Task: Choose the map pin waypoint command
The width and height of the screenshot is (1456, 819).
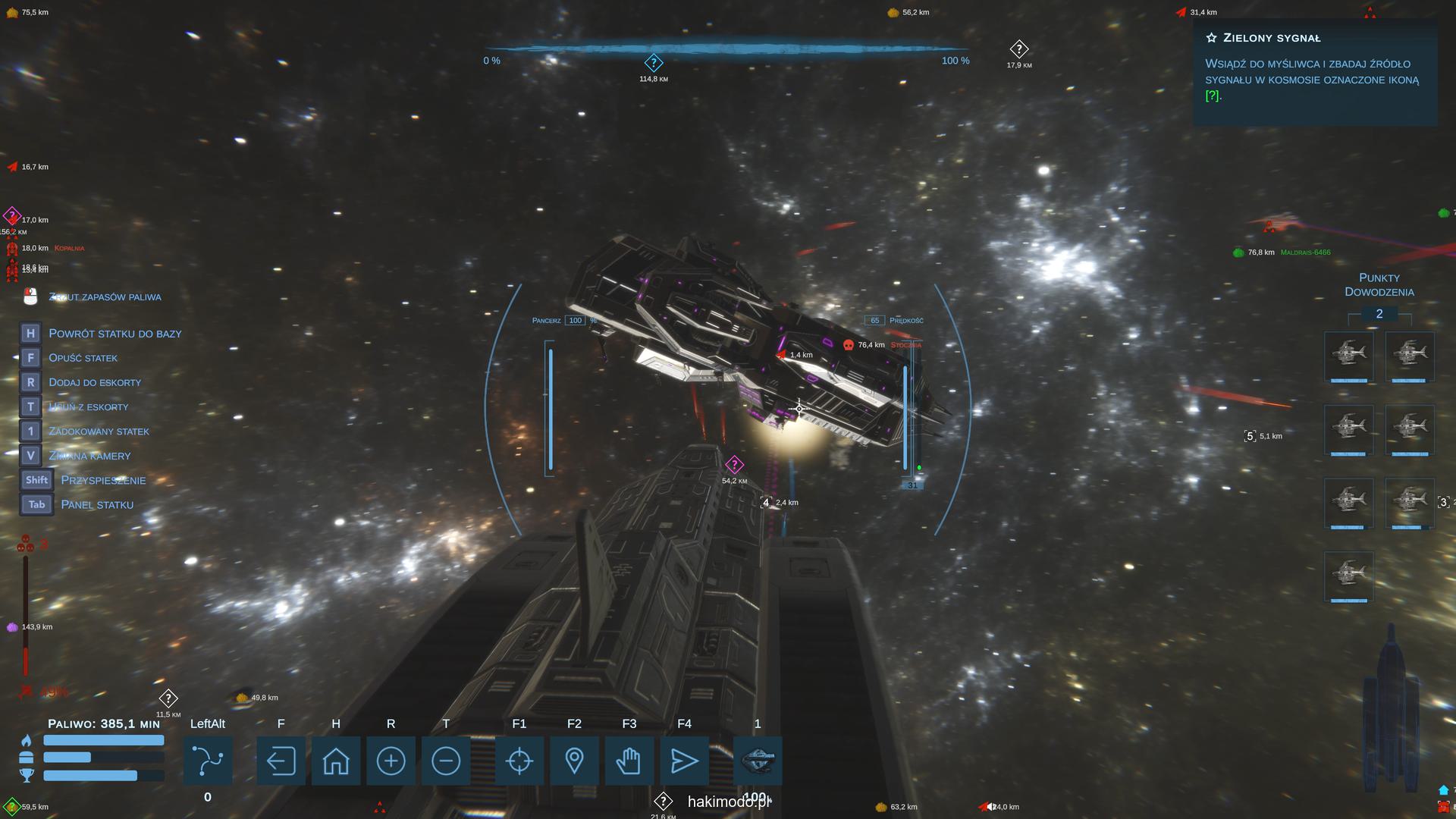Action: click(574, 761)
